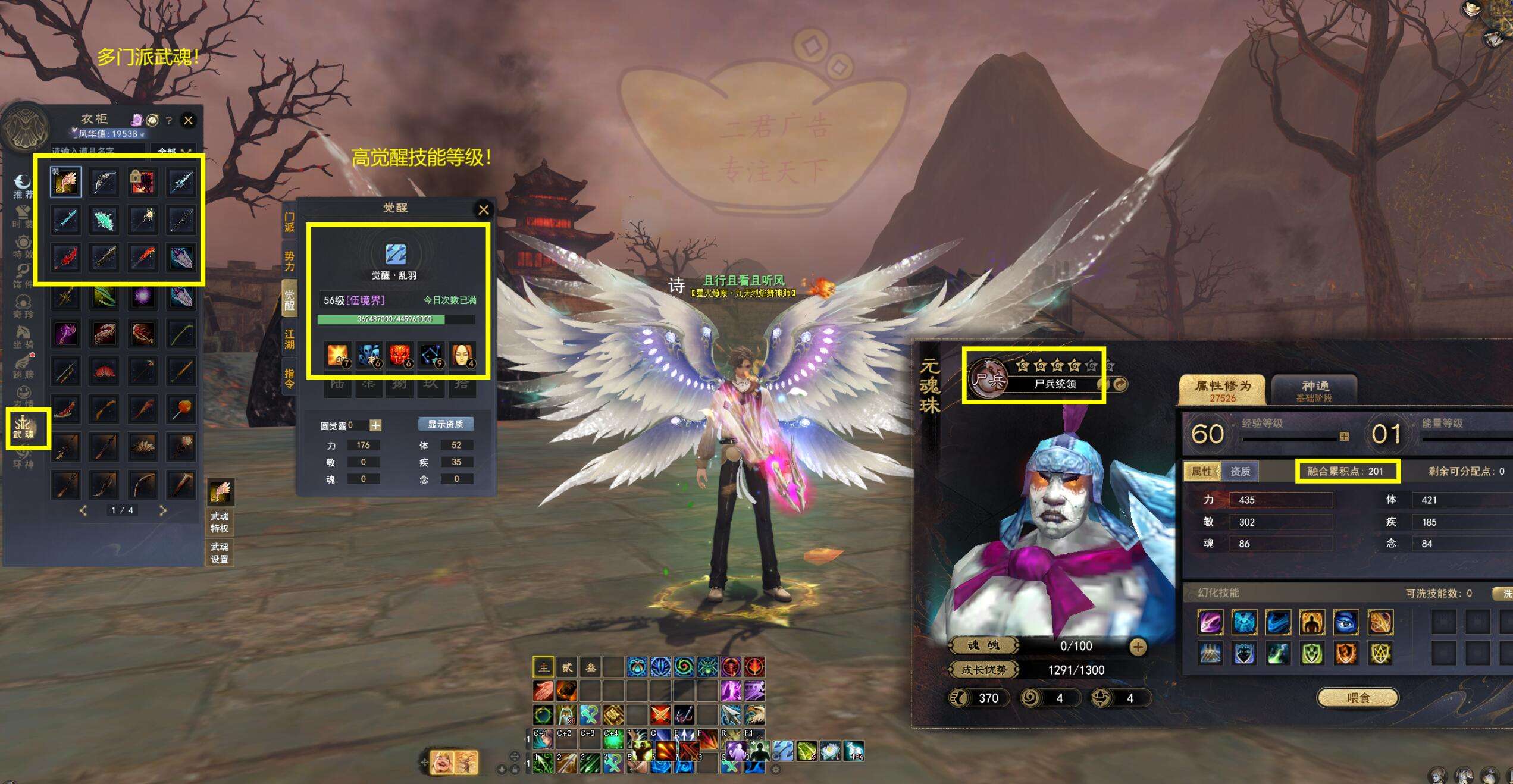Select the blue eye 幻化 skill icon
This screenshot has width=1513, height=784.
(1345, 622)
